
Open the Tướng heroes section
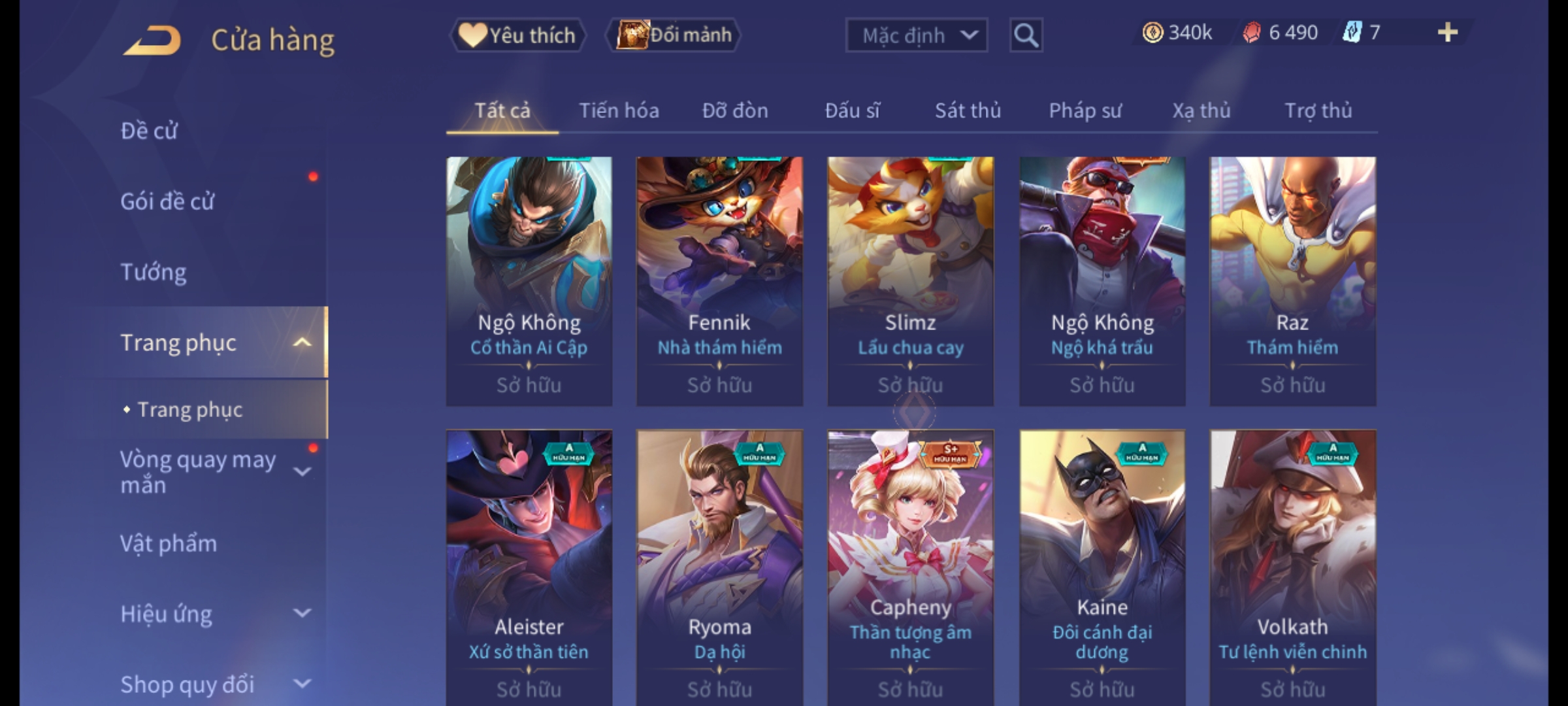(154, 272)
